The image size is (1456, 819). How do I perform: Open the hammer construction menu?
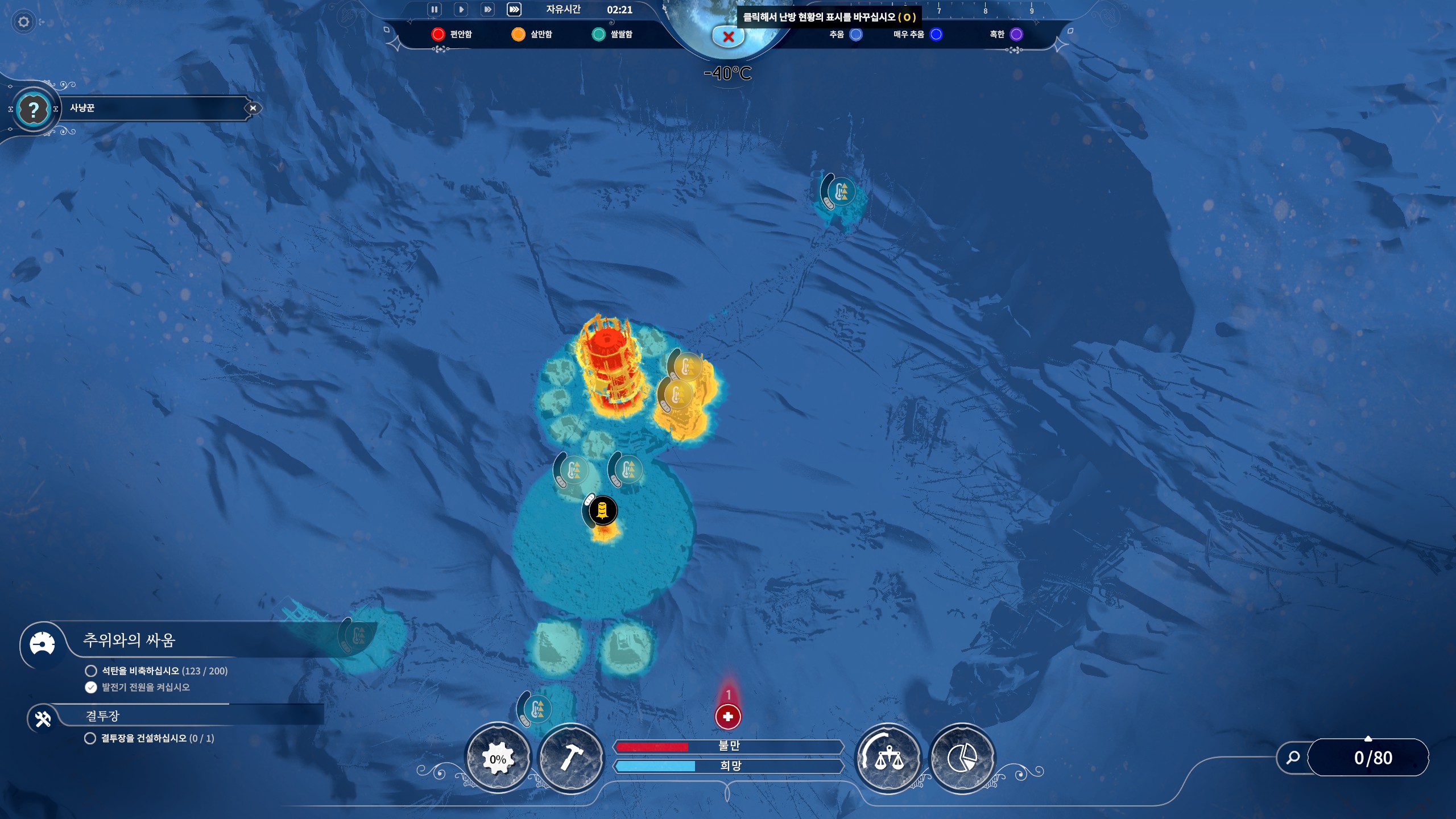[x=570, y=758]
